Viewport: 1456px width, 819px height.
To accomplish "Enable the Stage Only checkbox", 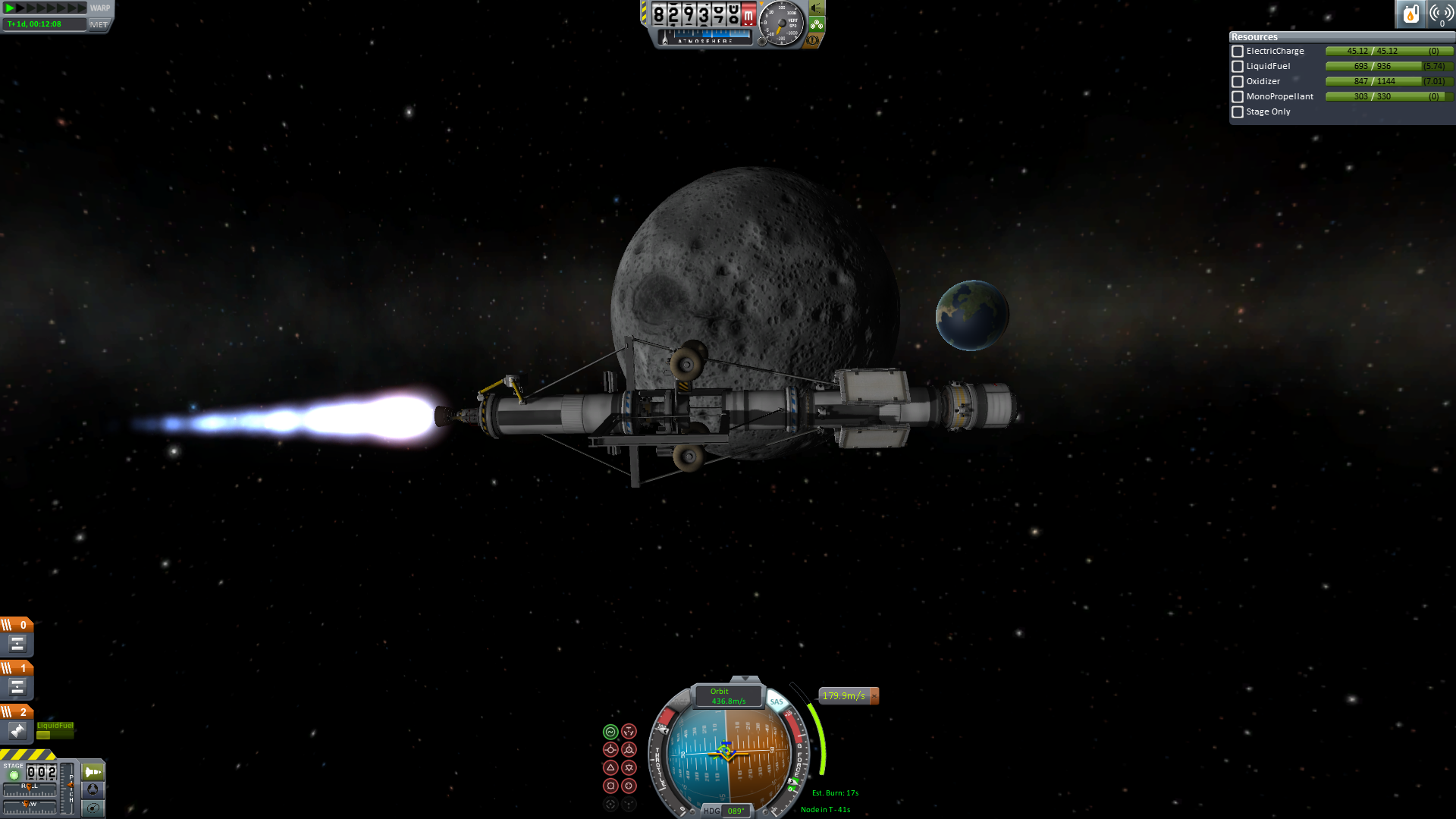I will pos(1238,112).
